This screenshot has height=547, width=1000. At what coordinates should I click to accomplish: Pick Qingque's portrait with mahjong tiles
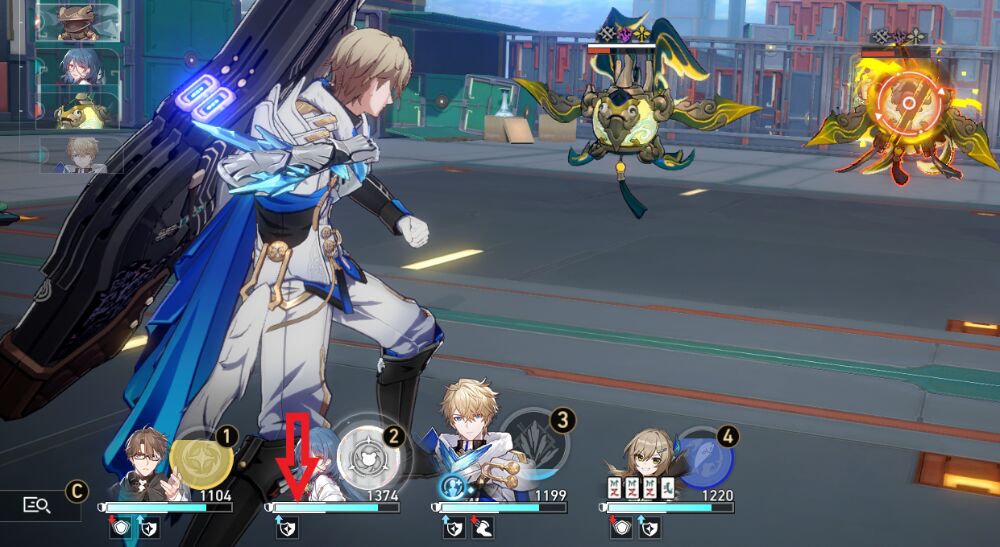coord(640,468)
